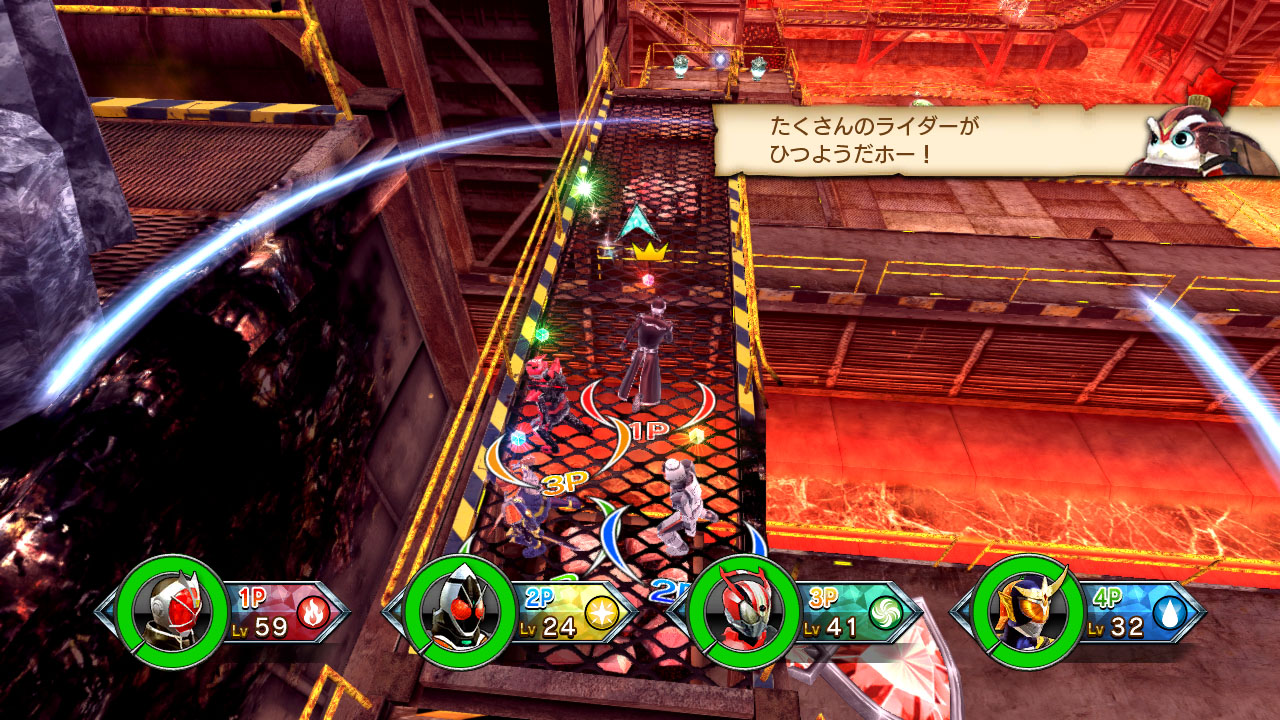This screenshot has height=720, width=1280.
Task: Click the 3P wind swirl element icon
Action: click(x=885, y=611)
